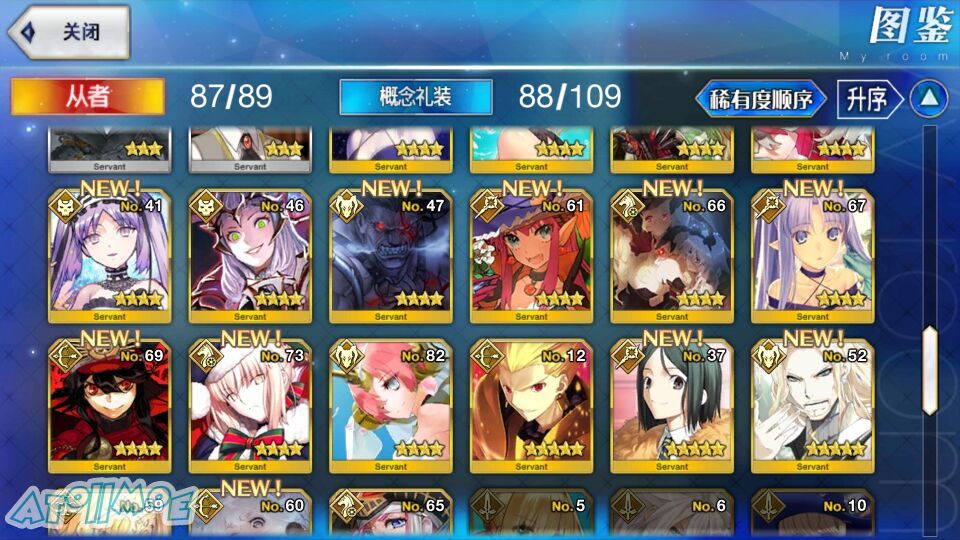Open locked servant entry No. 10
Image resolution: width=960 pixels, height=540 pixels.
pyautogui.click(x=812, y=514)
